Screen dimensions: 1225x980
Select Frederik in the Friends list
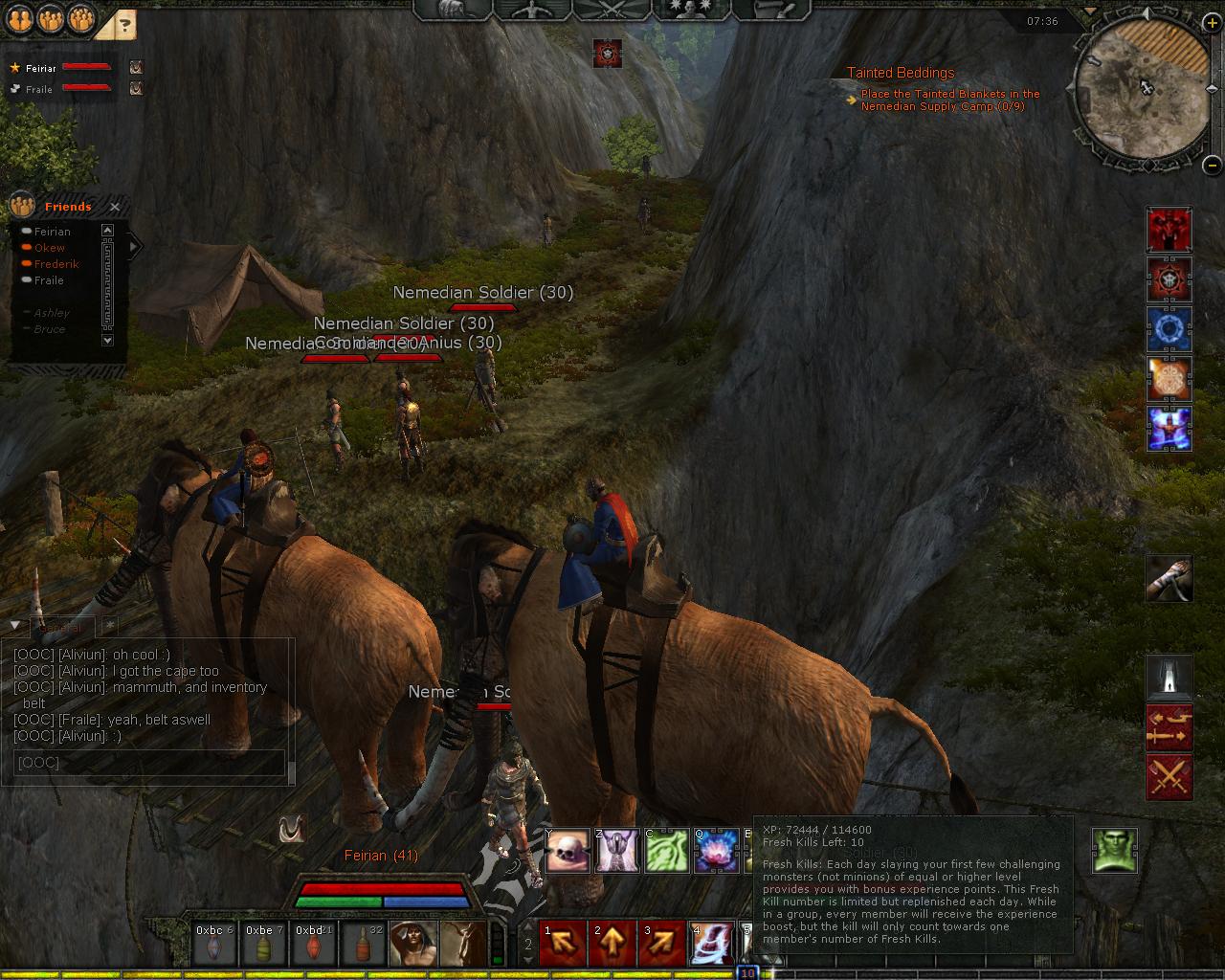[x=56, y=264]
